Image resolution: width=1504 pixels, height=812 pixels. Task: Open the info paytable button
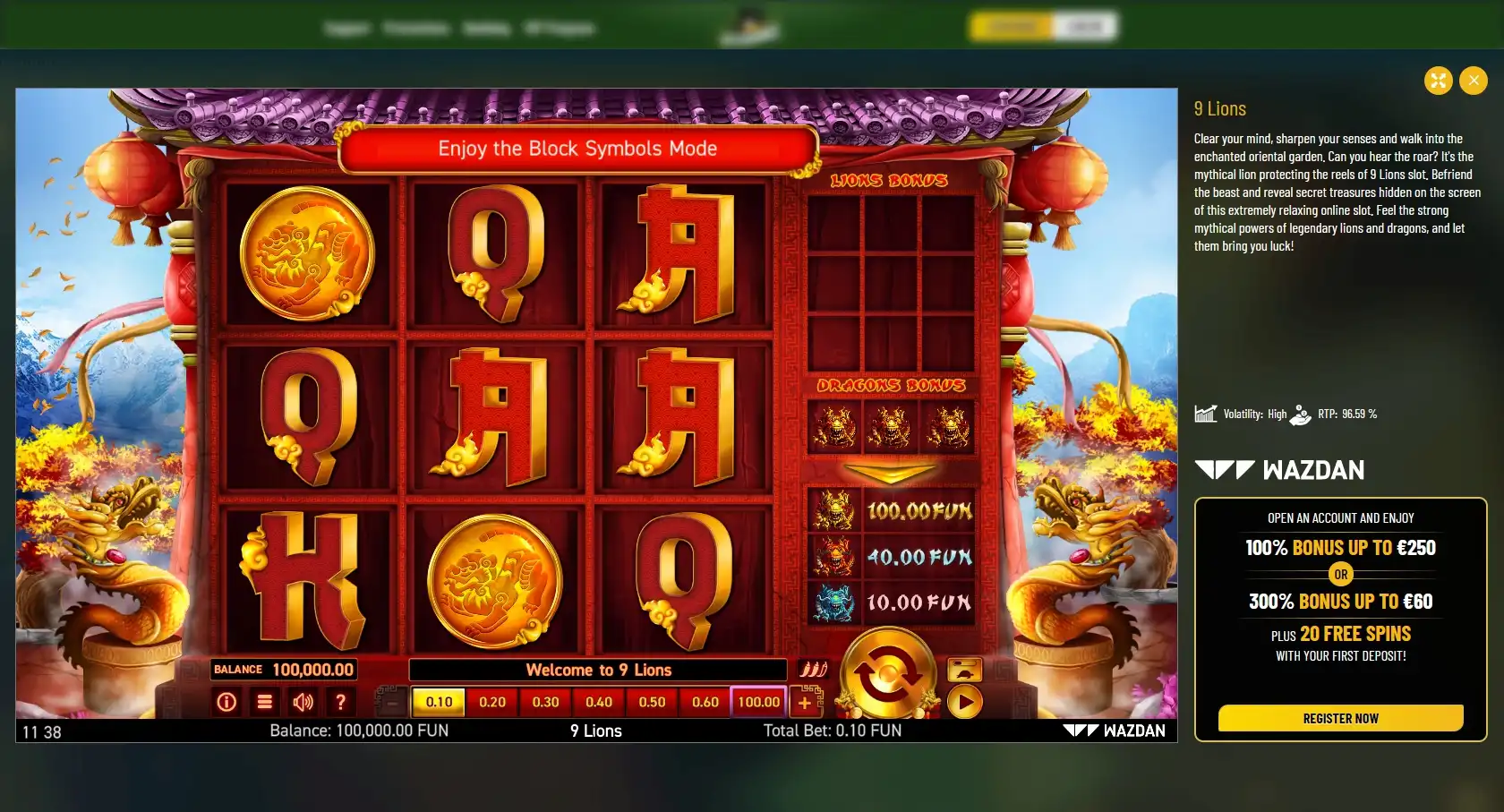[x=226, y=702]
